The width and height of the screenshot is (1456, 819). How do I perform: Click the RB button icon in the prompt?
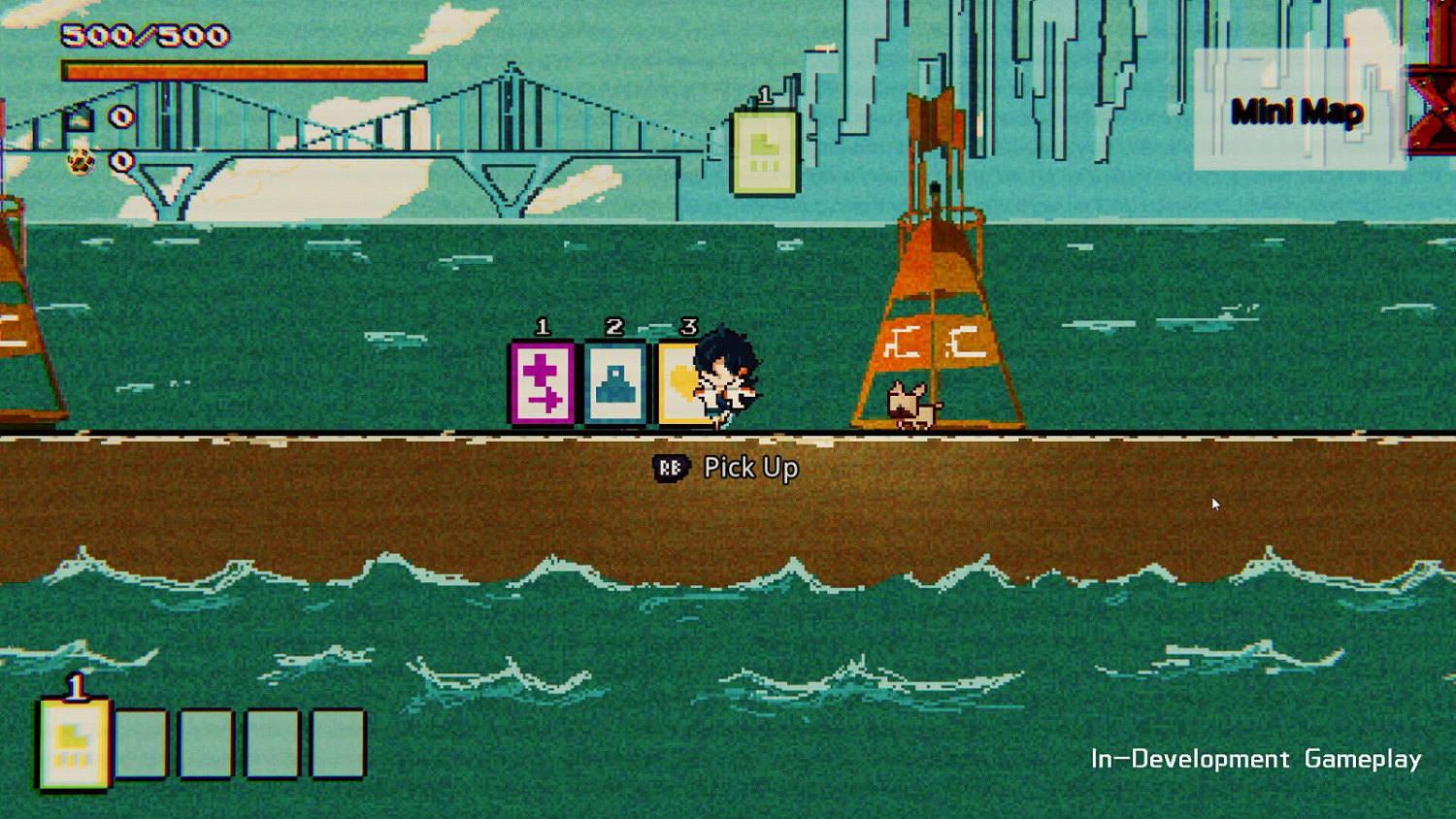[x=669, y=468]
